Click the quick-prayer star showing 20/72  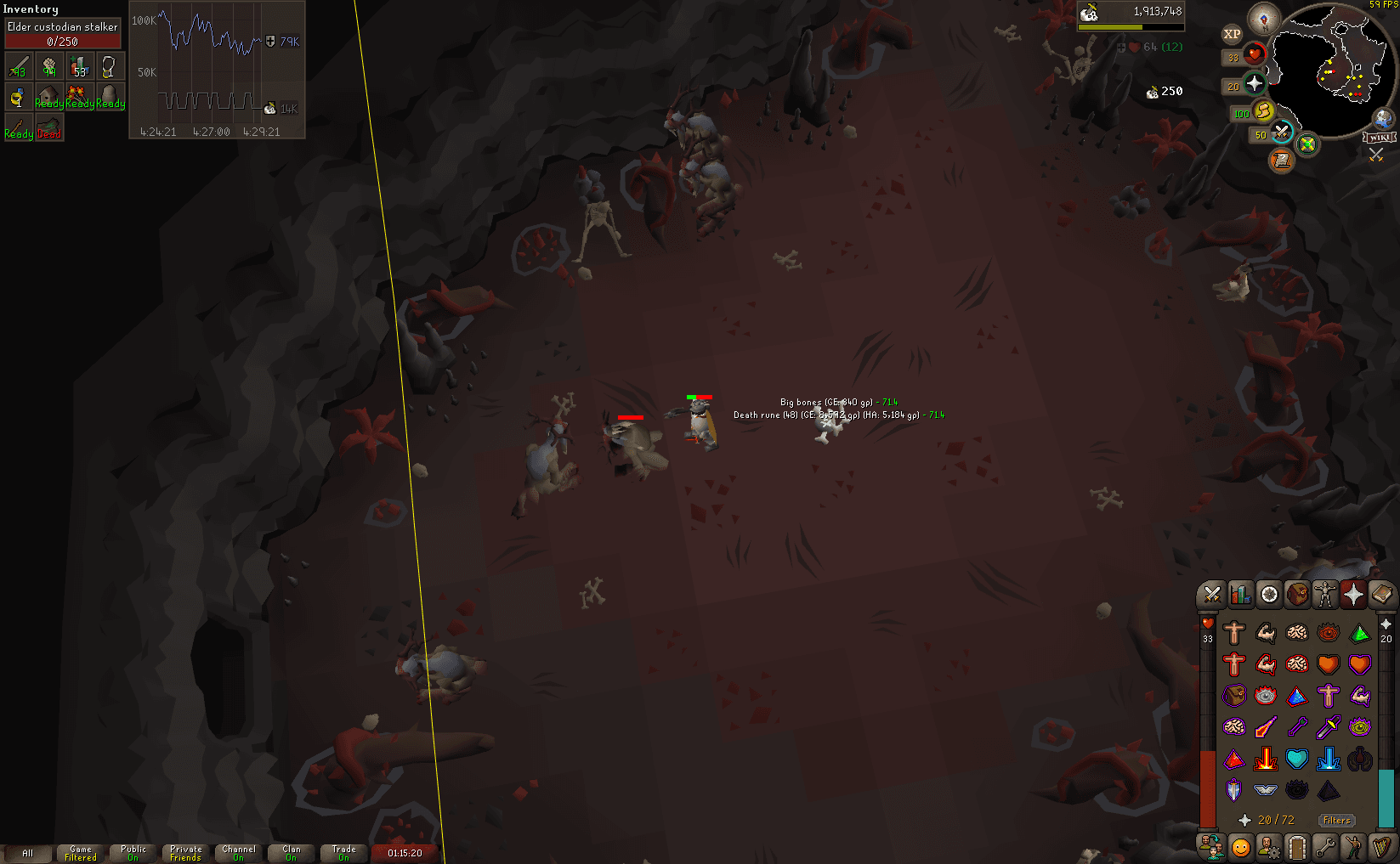click(1246, 820)
